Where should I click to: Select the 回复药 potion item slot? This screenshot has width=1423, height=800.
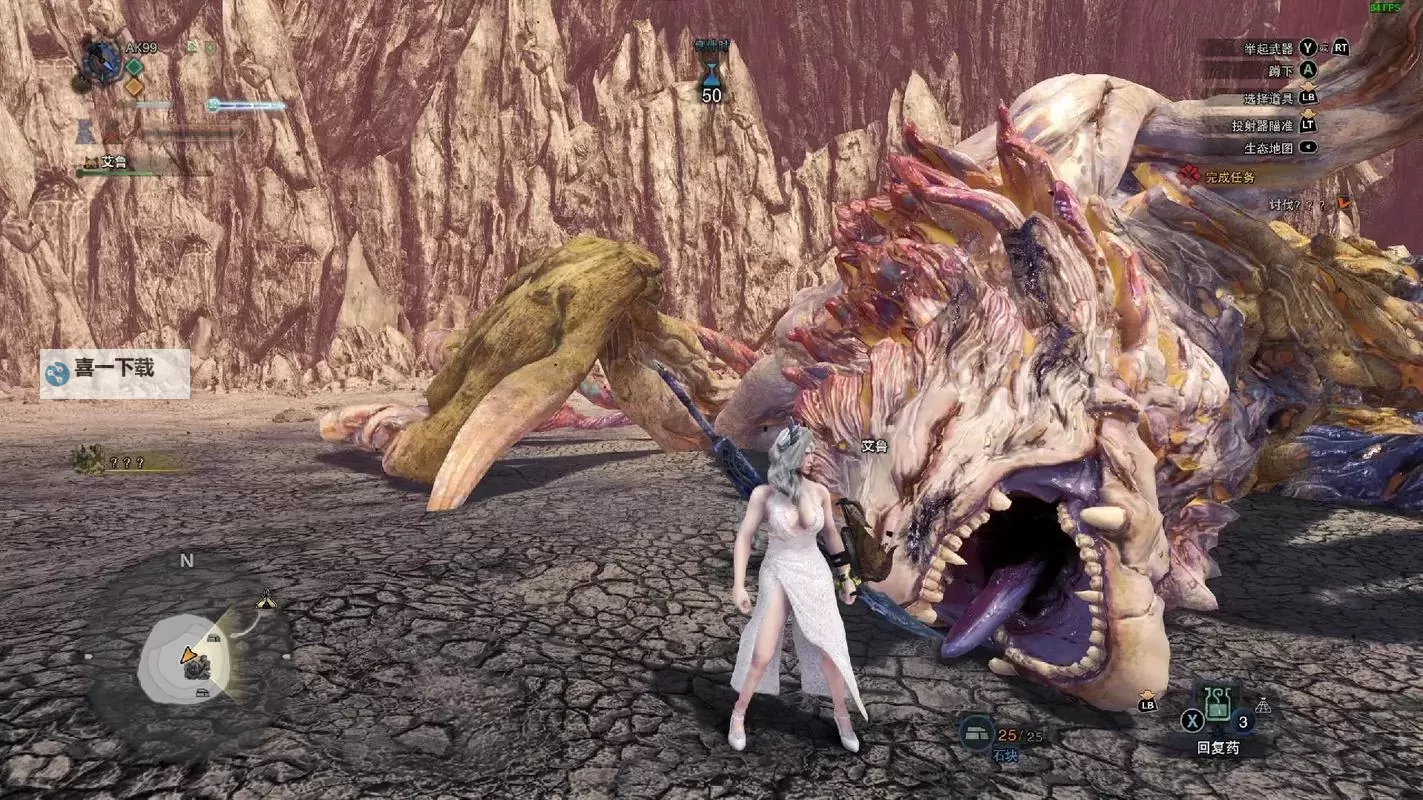click(x=1217, y=704)
